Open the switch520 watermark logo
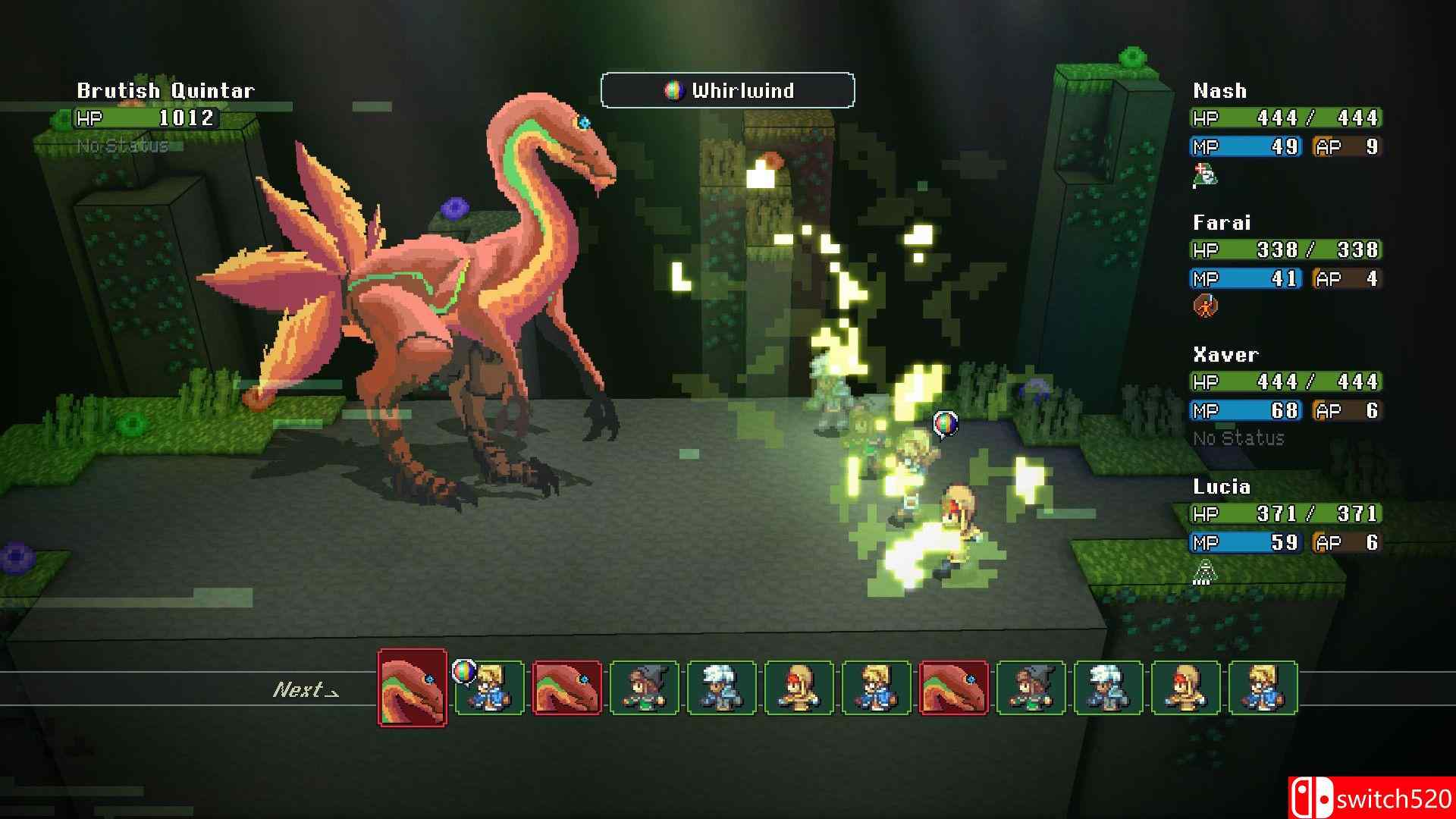Screen dimensions: 1456x819 pos(1371,799)
